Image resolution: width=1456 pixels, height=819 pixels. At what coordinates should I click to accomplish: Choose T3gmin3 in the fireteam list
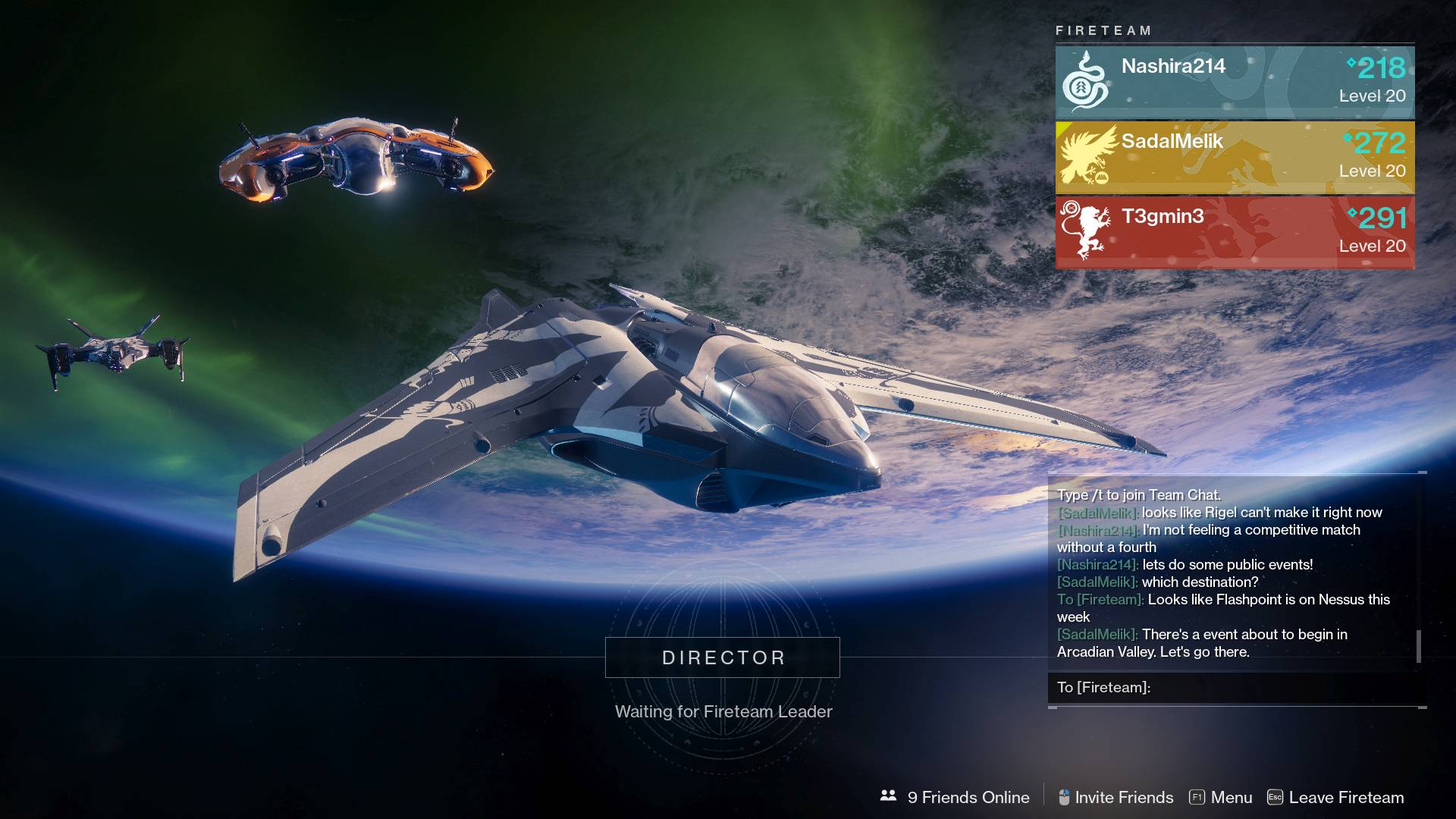click(1235, 232)
